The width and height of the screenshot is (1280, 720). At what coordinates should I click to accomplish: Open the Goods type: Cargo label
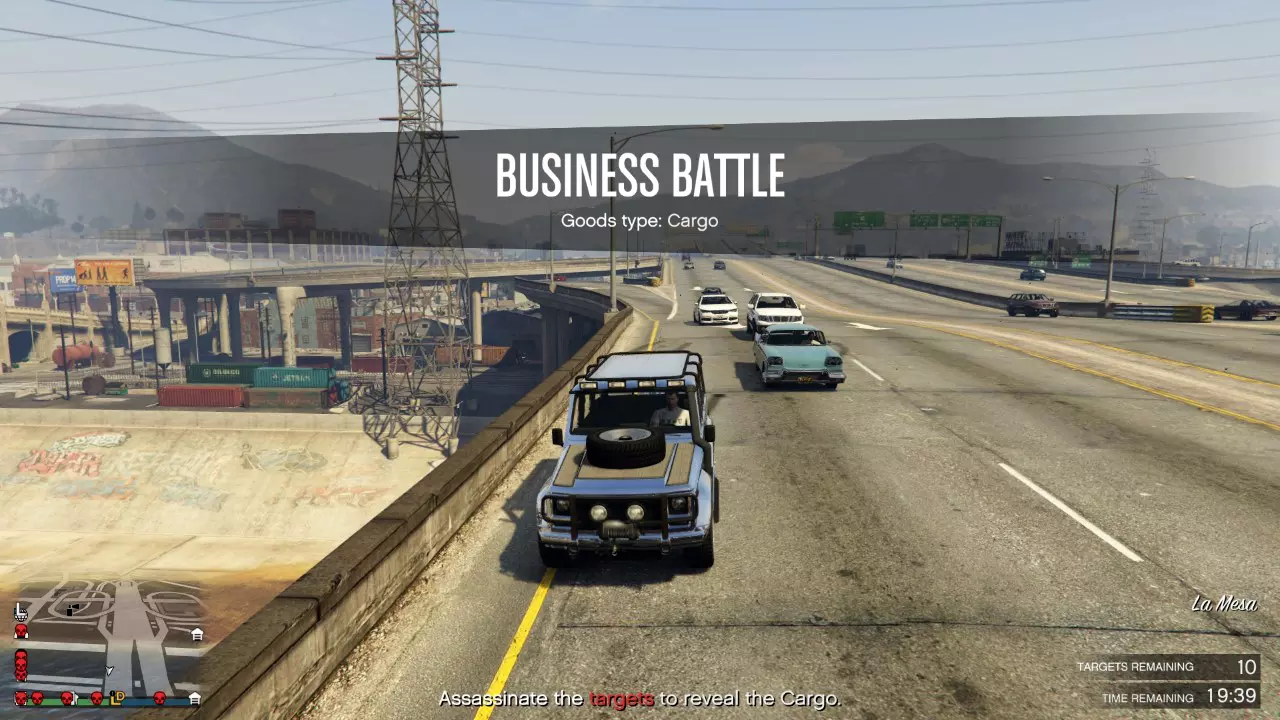click(640, 220)
